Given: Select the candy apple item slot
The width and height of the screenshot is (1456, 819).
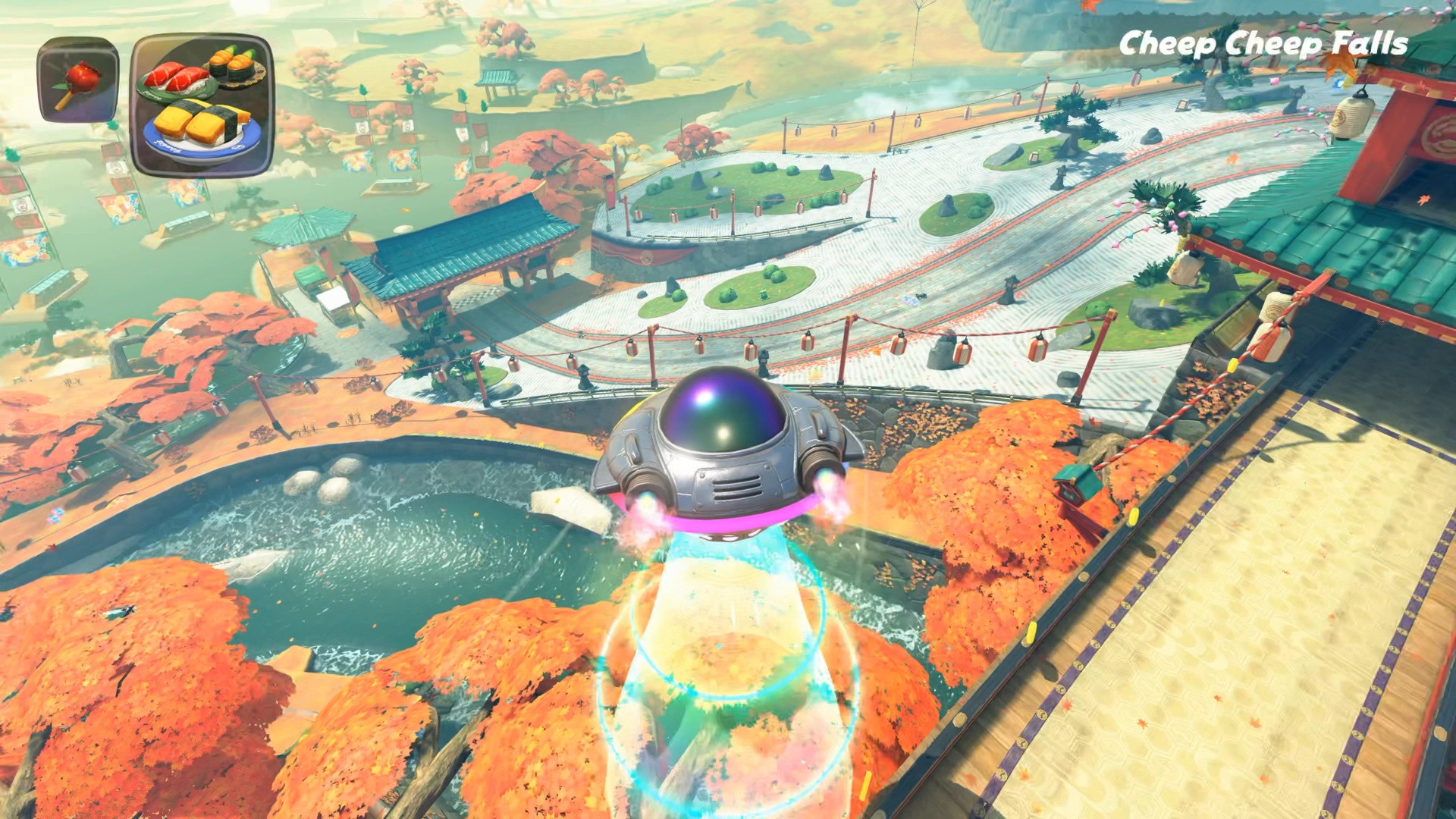Looking at the screenshot, I should coord(78,80).
